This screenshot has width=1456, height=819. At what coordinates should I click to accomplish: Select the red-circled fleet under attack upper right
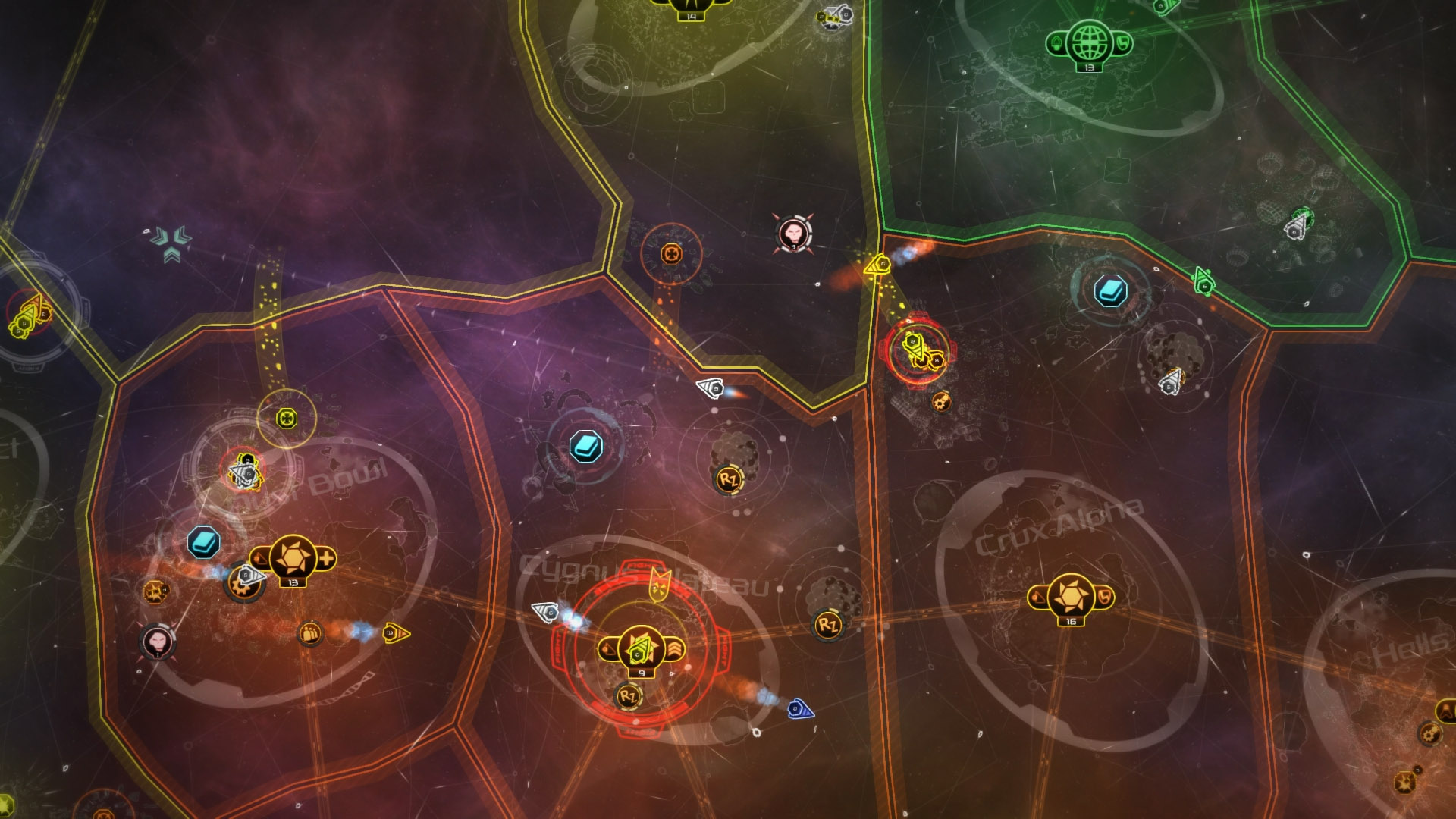point(915,349)
